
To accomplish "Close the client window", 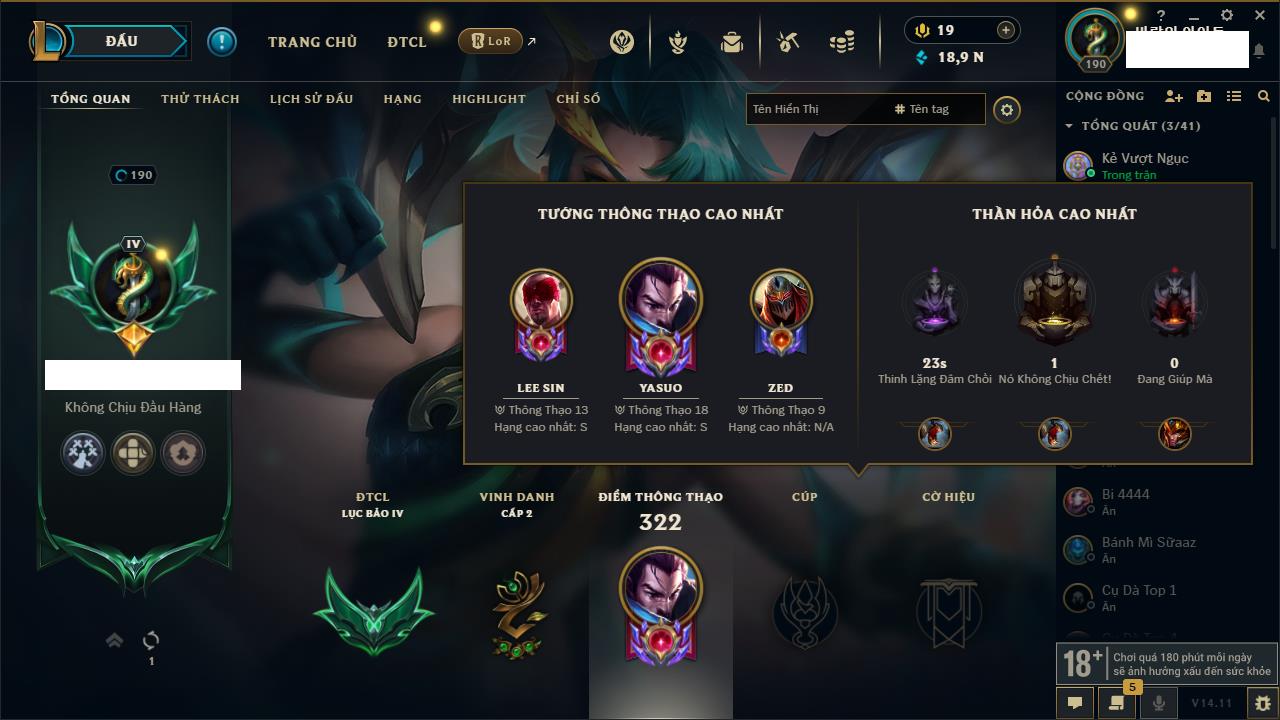I will (x=1258, y=15).
